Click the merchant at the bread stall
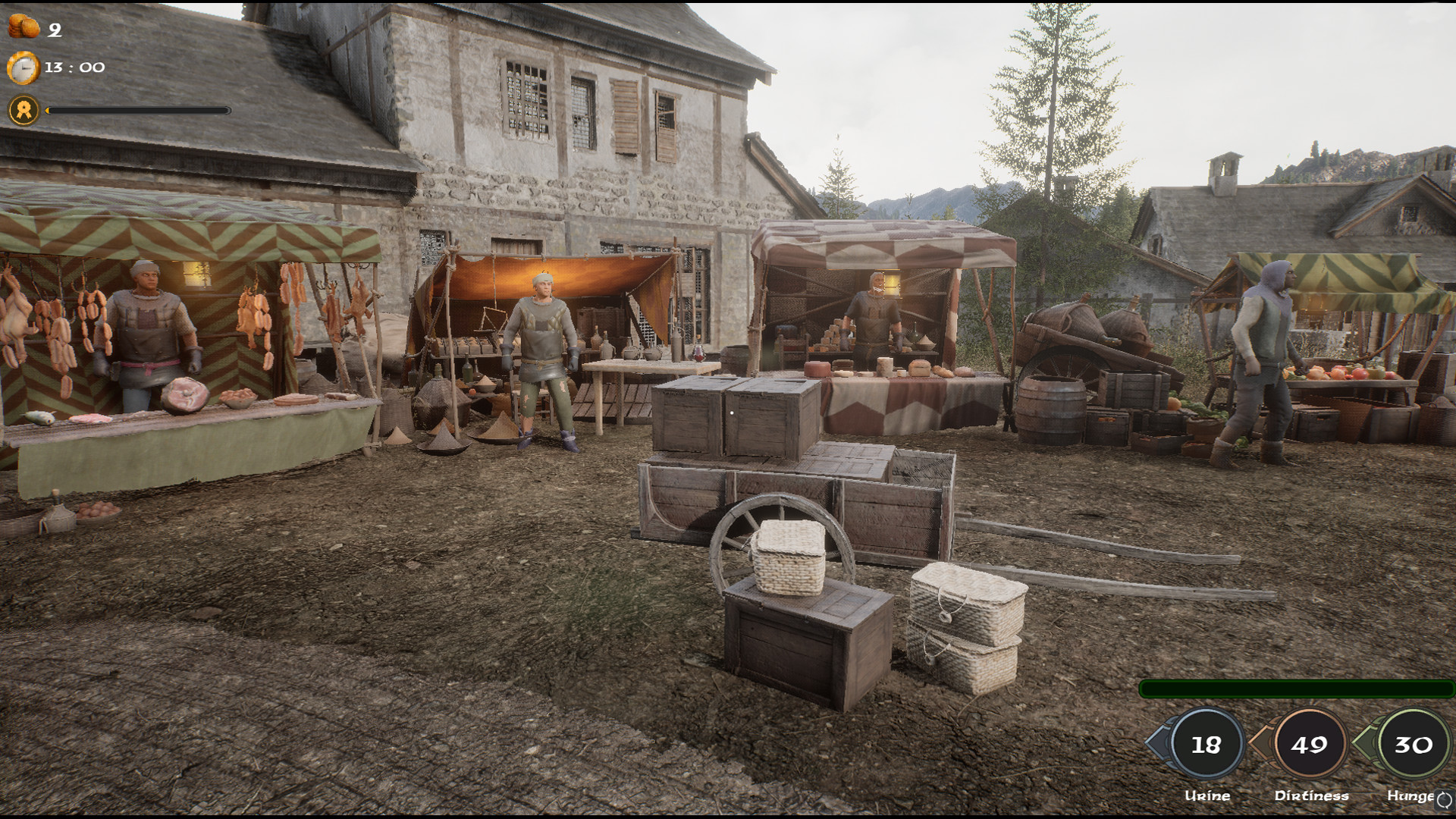Viewport: 1456px width, 819px height. [871, 311]
